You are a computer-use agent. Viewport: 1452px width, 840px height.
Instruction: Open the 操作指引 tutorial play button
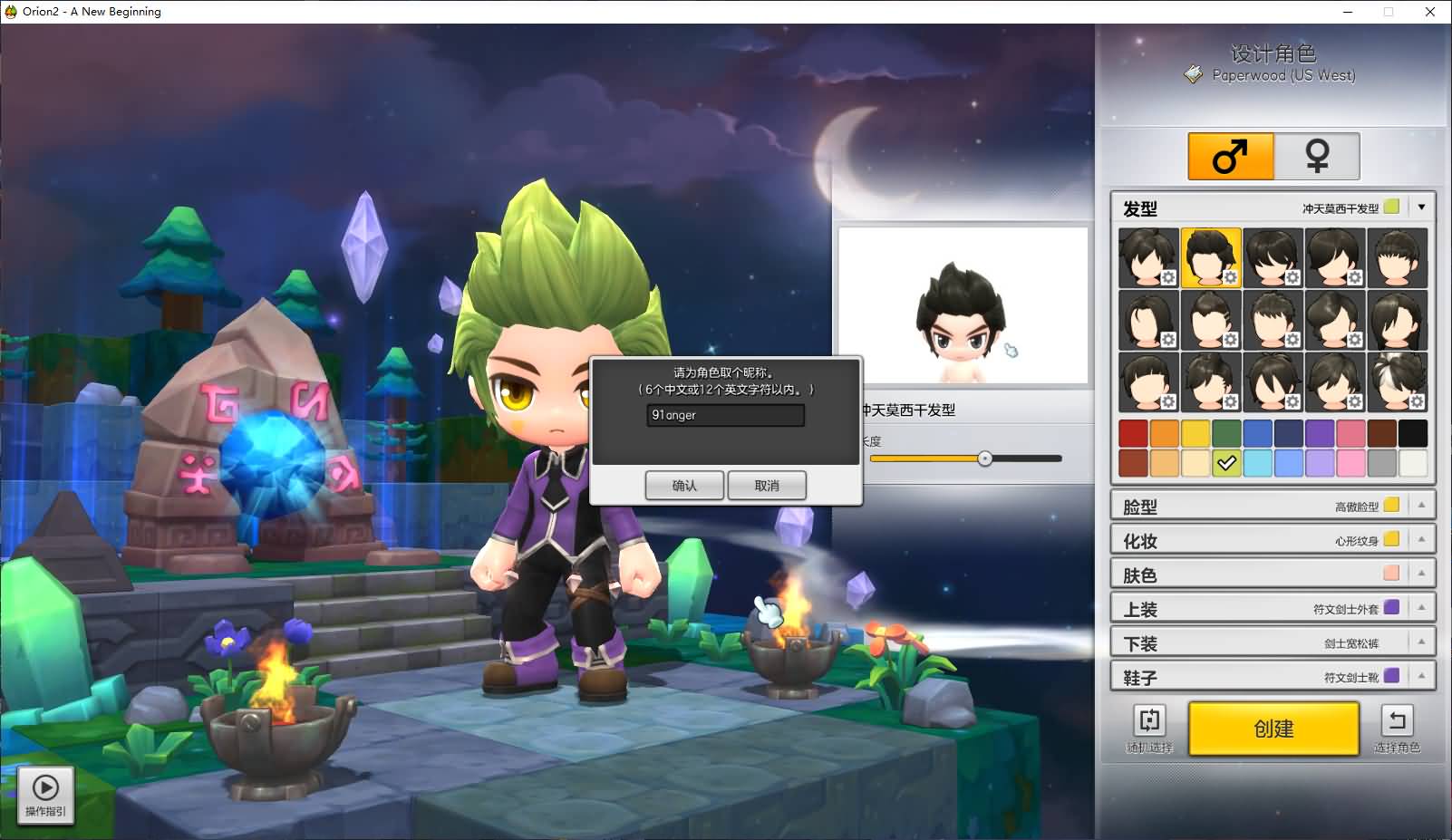tap(44, 787)
